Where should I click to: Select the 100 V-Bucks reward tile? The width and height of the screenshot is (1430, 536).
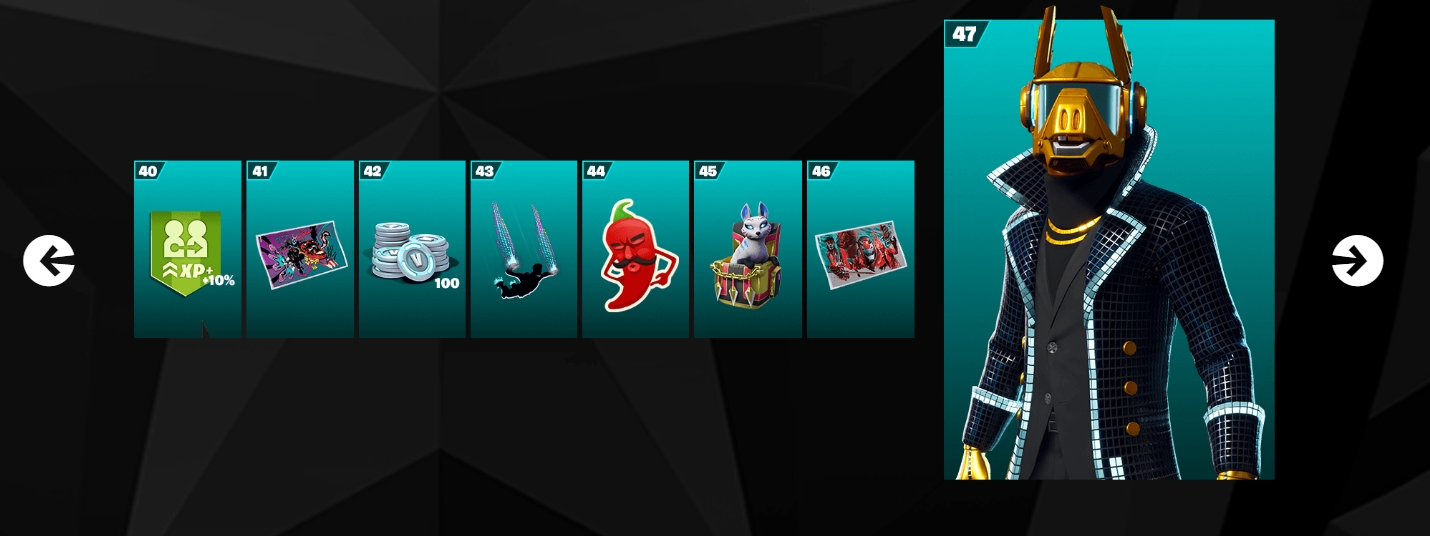412,250
